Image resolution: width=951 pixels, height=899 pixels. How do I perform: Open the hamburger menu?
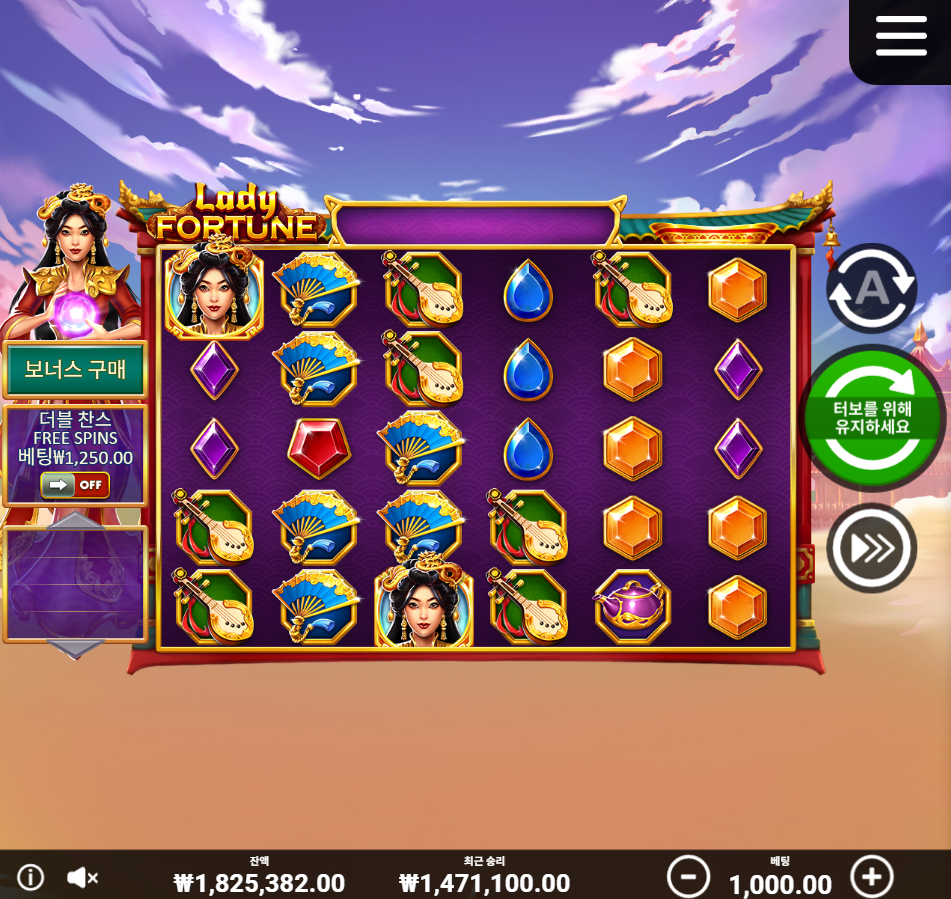[901, 37]
